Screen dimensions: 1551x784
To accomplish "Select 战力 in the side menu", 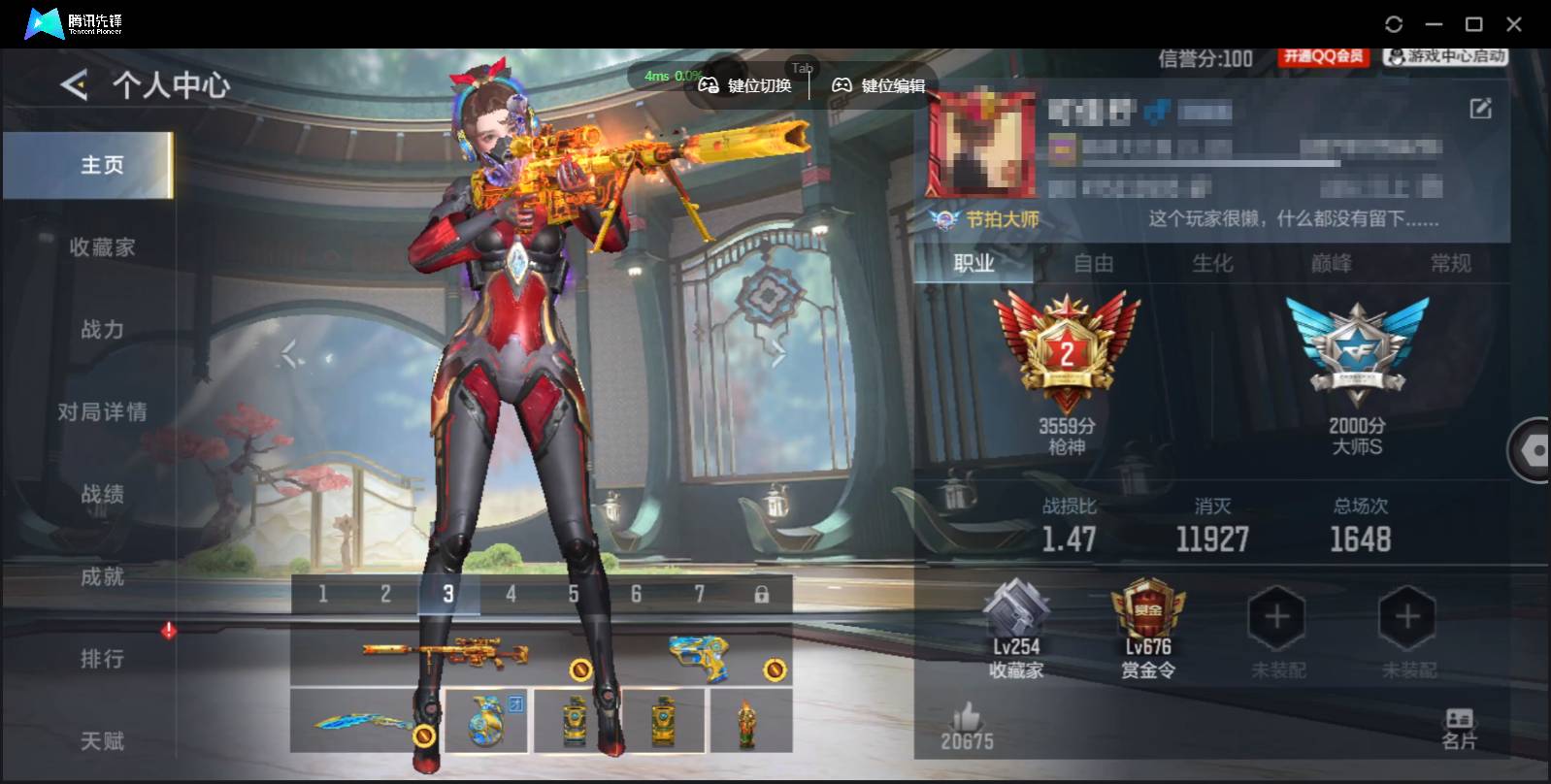I will tap(102, 330).
